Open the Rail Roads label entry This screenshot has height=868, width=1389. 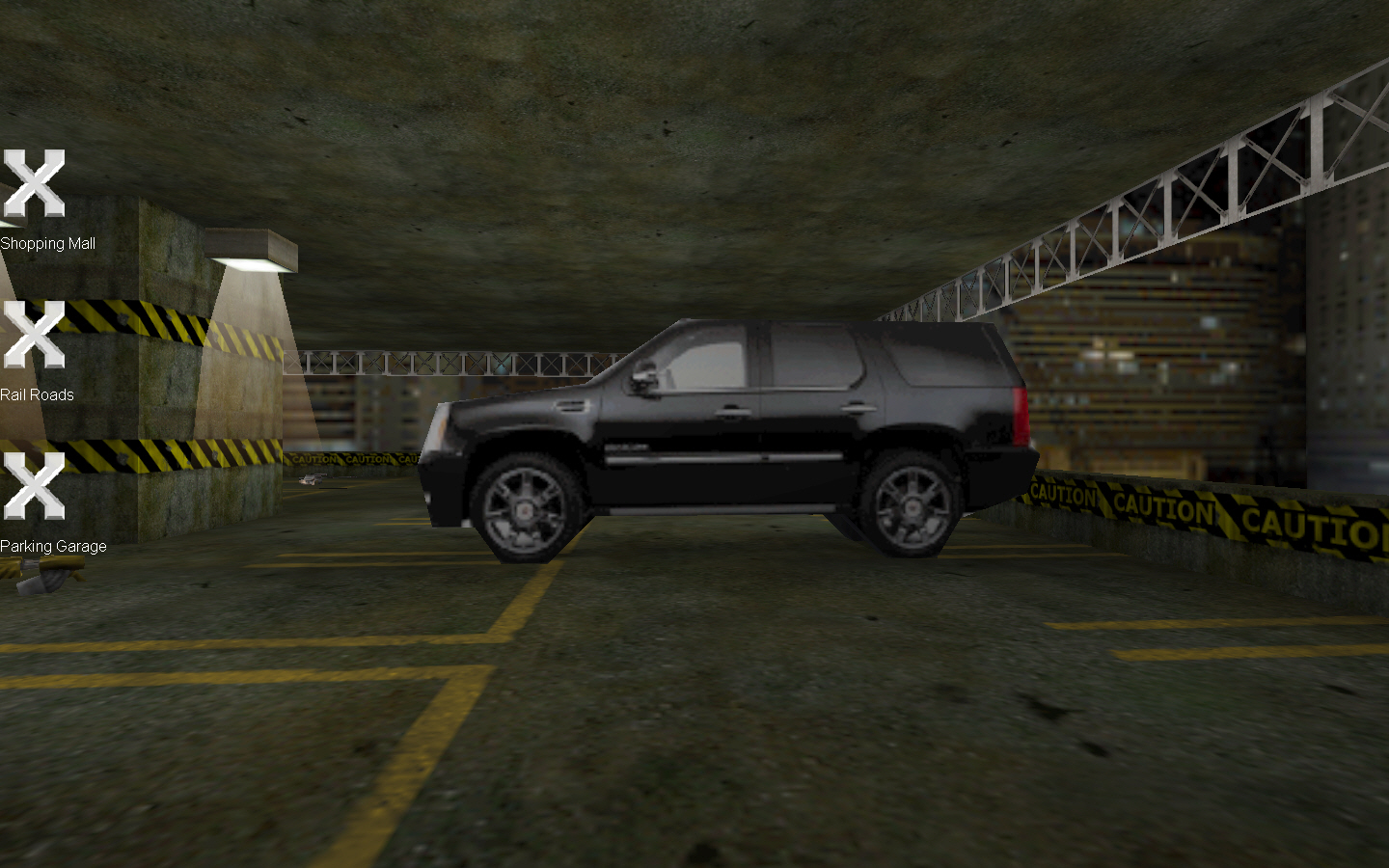coord(37,394)
